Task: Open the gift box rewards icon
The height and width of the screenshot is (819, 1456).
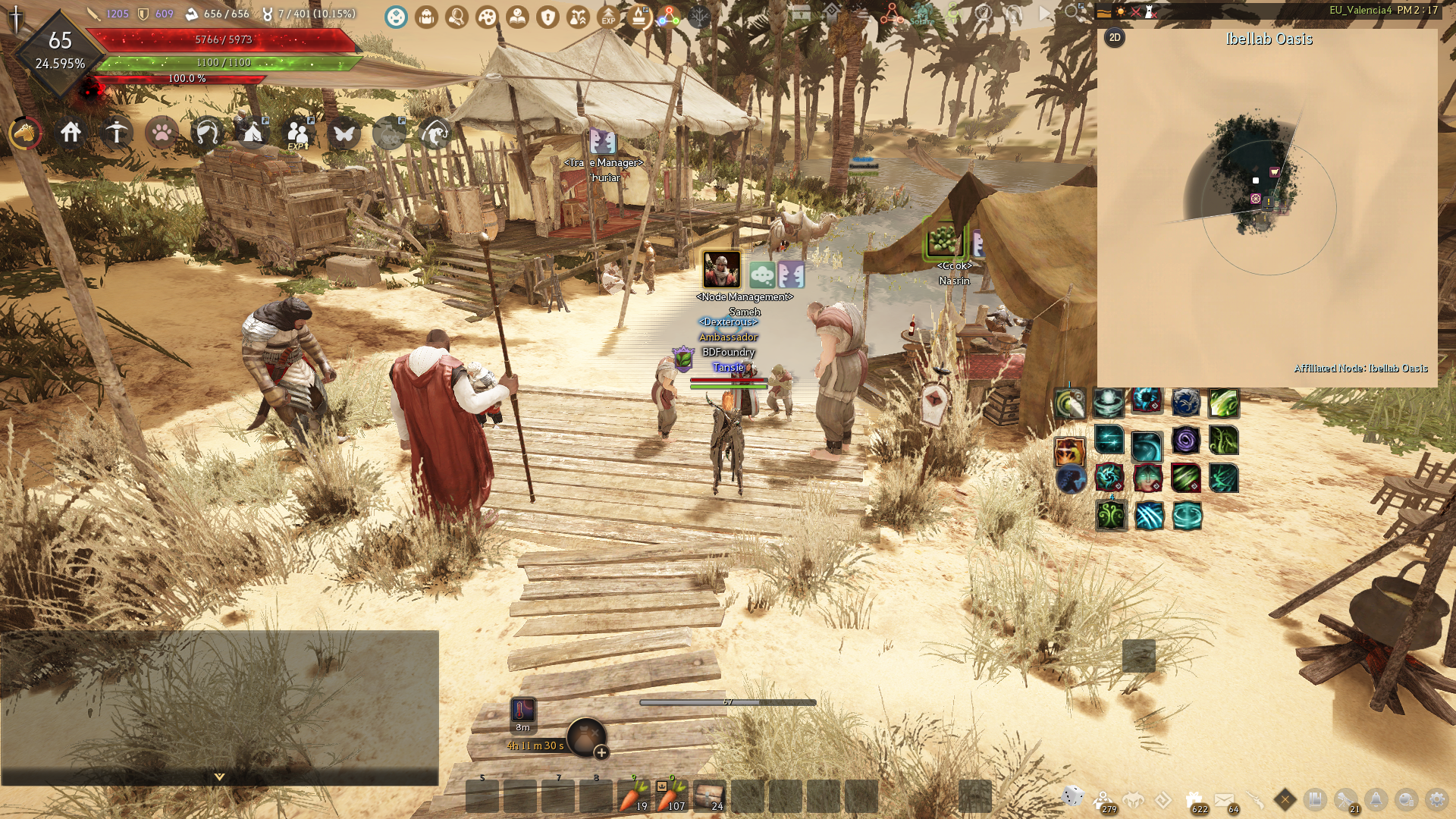Action: pyautogui.click(x=1194, y=799)
